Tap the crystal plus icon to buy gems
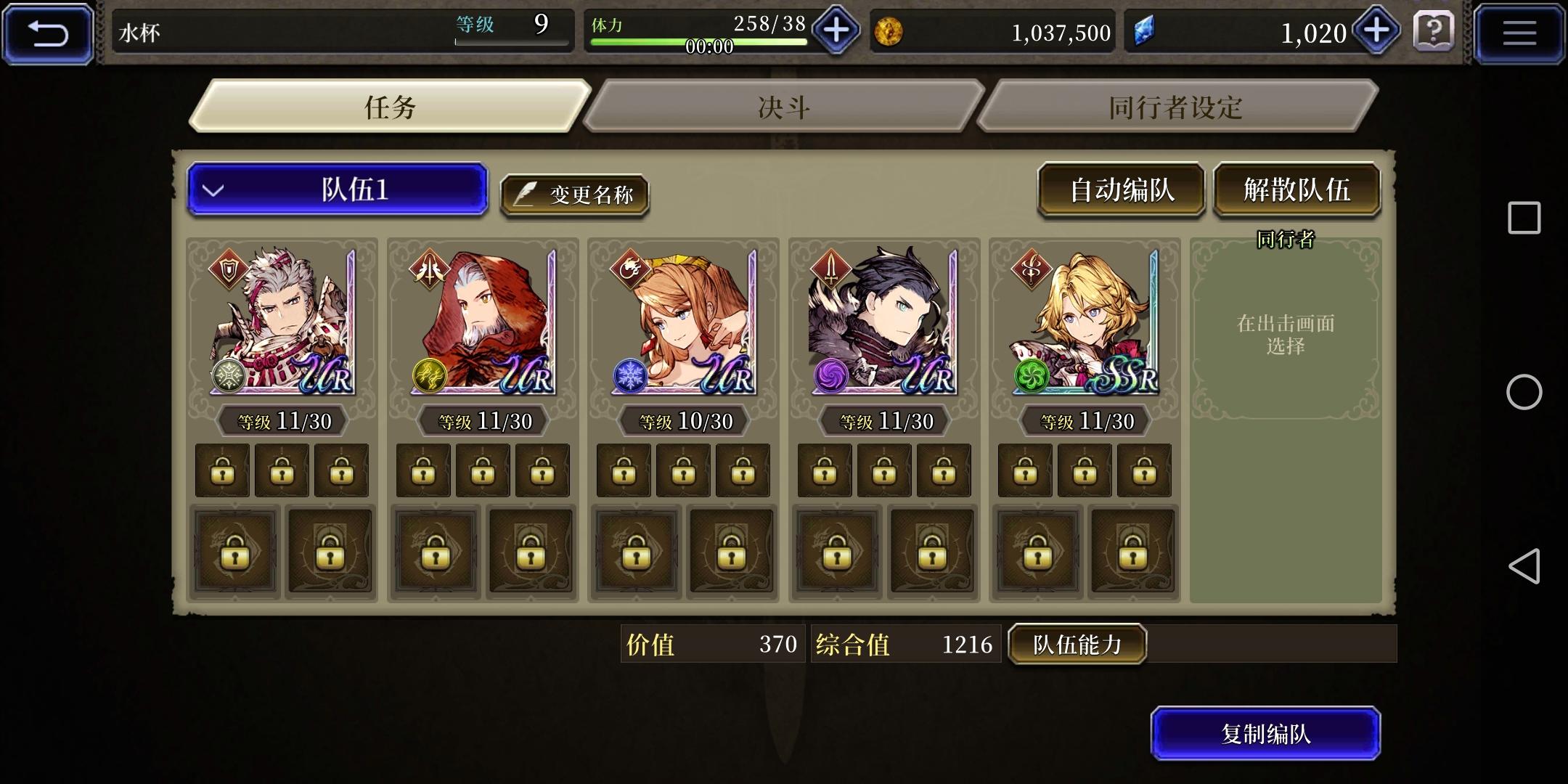This screenshot has height=784, width=1568. click(1376, 31)
